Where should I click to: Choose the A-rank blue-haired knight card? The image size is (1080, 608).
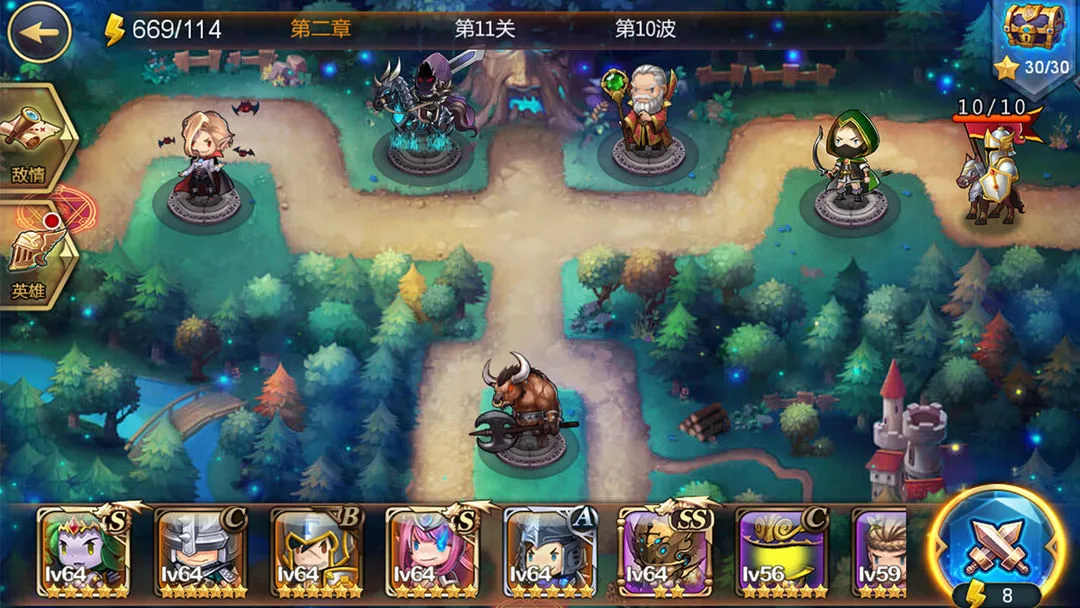click(549, 553)
